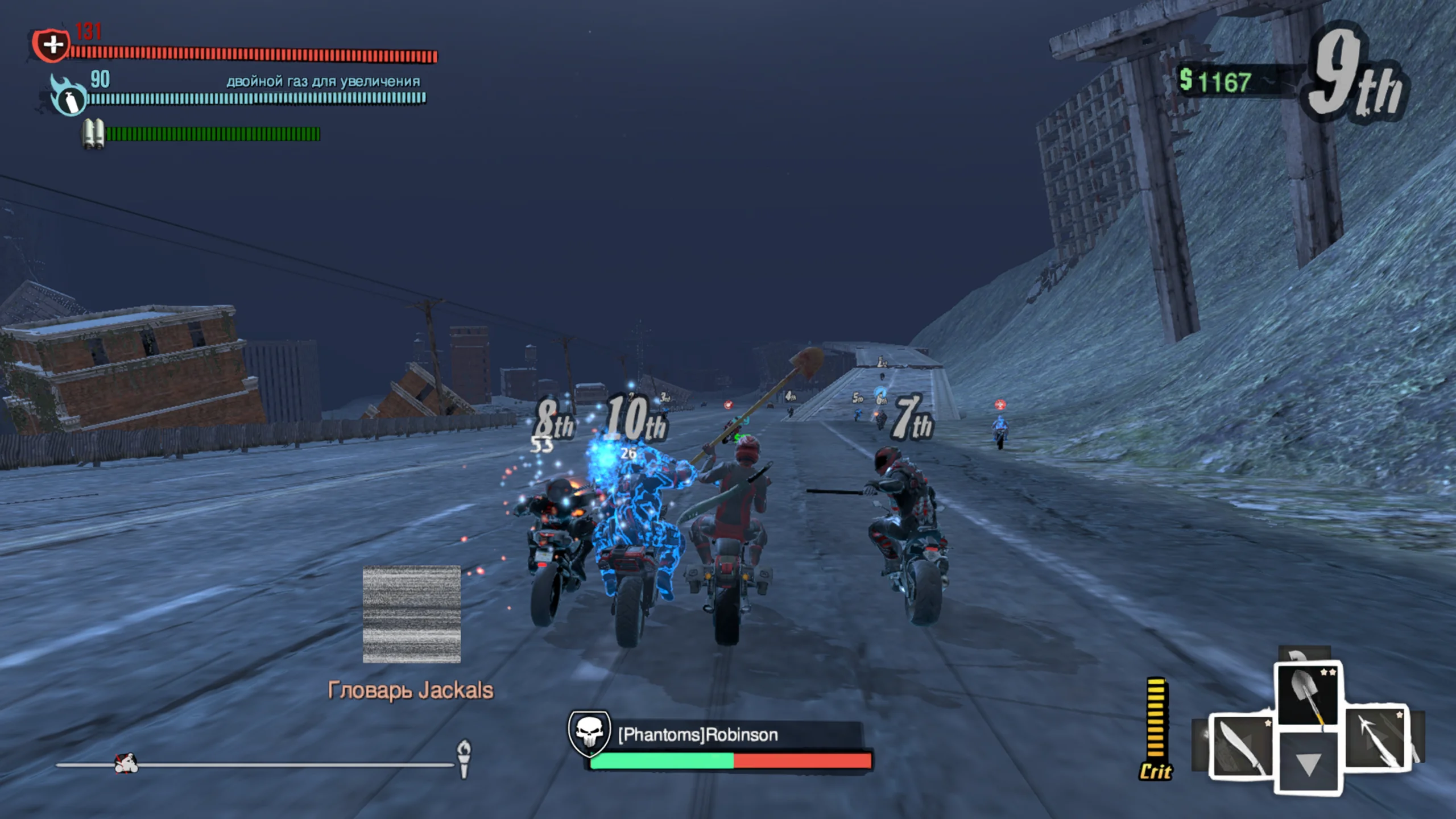Click the static-filled Jackals leader portrait
Viewport: 1456px width, 819px height.
pos(412,614)
